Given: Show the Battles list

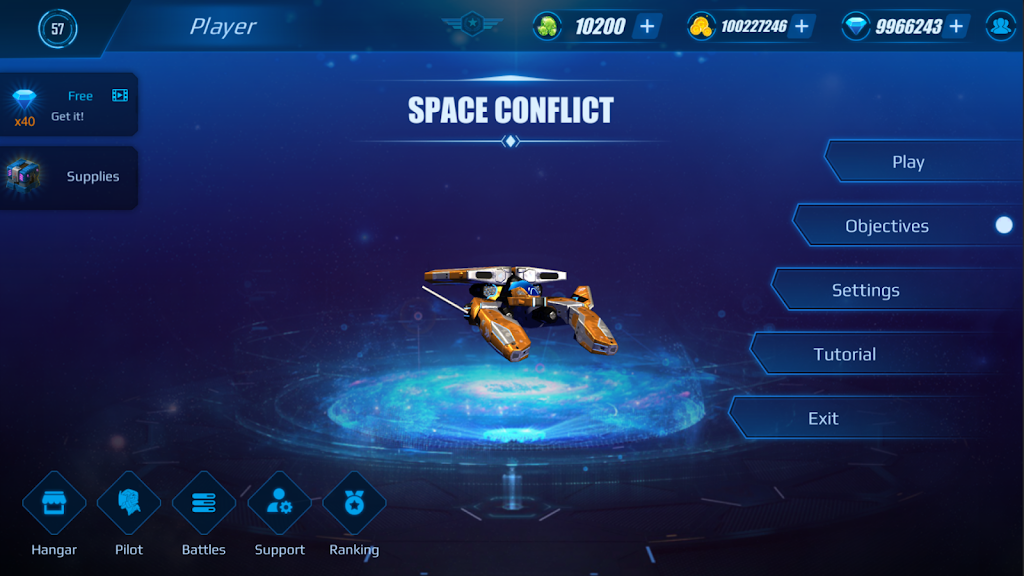Looking at the screenshot, I should point(204,503).
